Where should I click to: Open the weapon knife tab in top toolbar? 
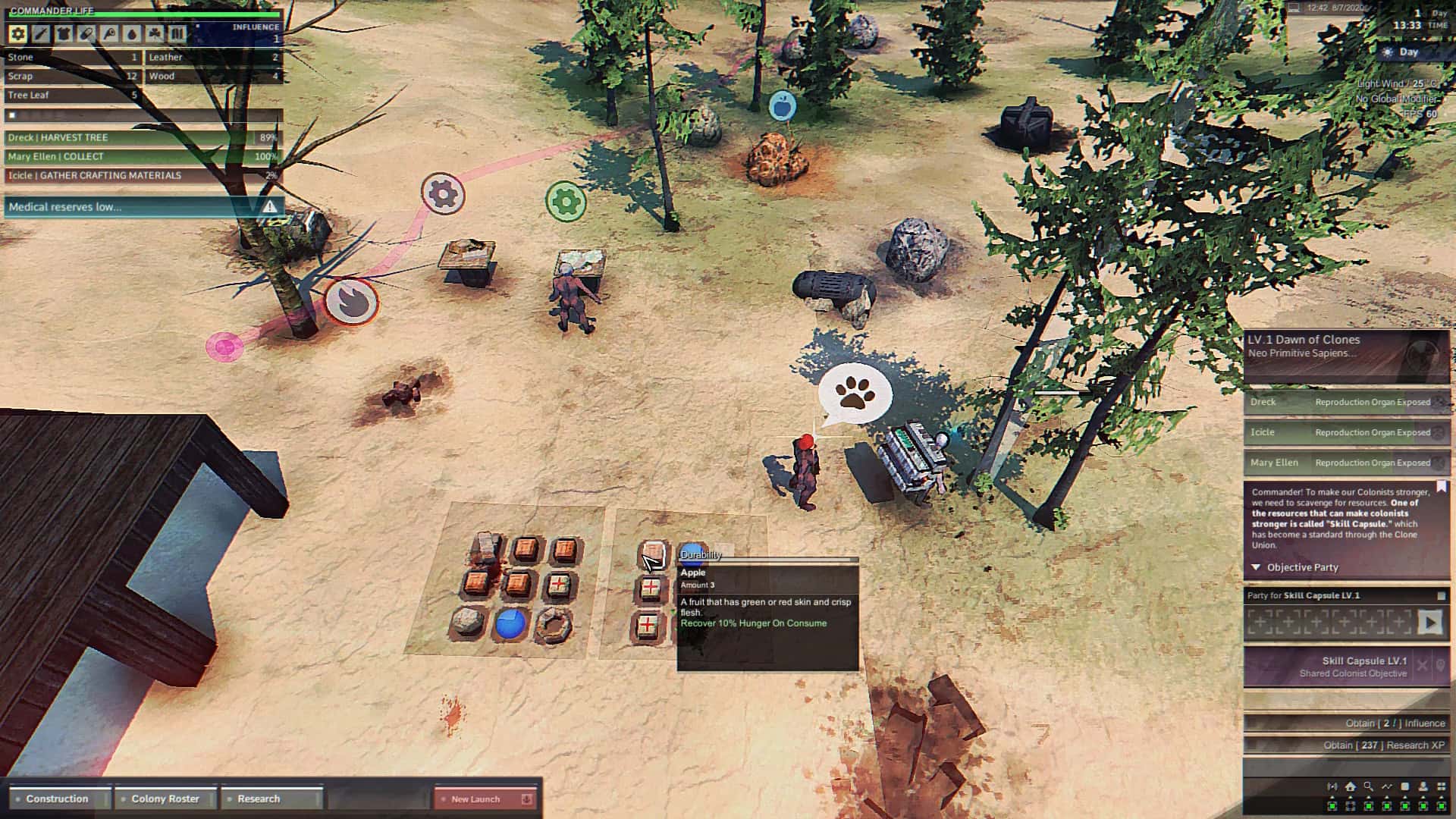(42, 33)
